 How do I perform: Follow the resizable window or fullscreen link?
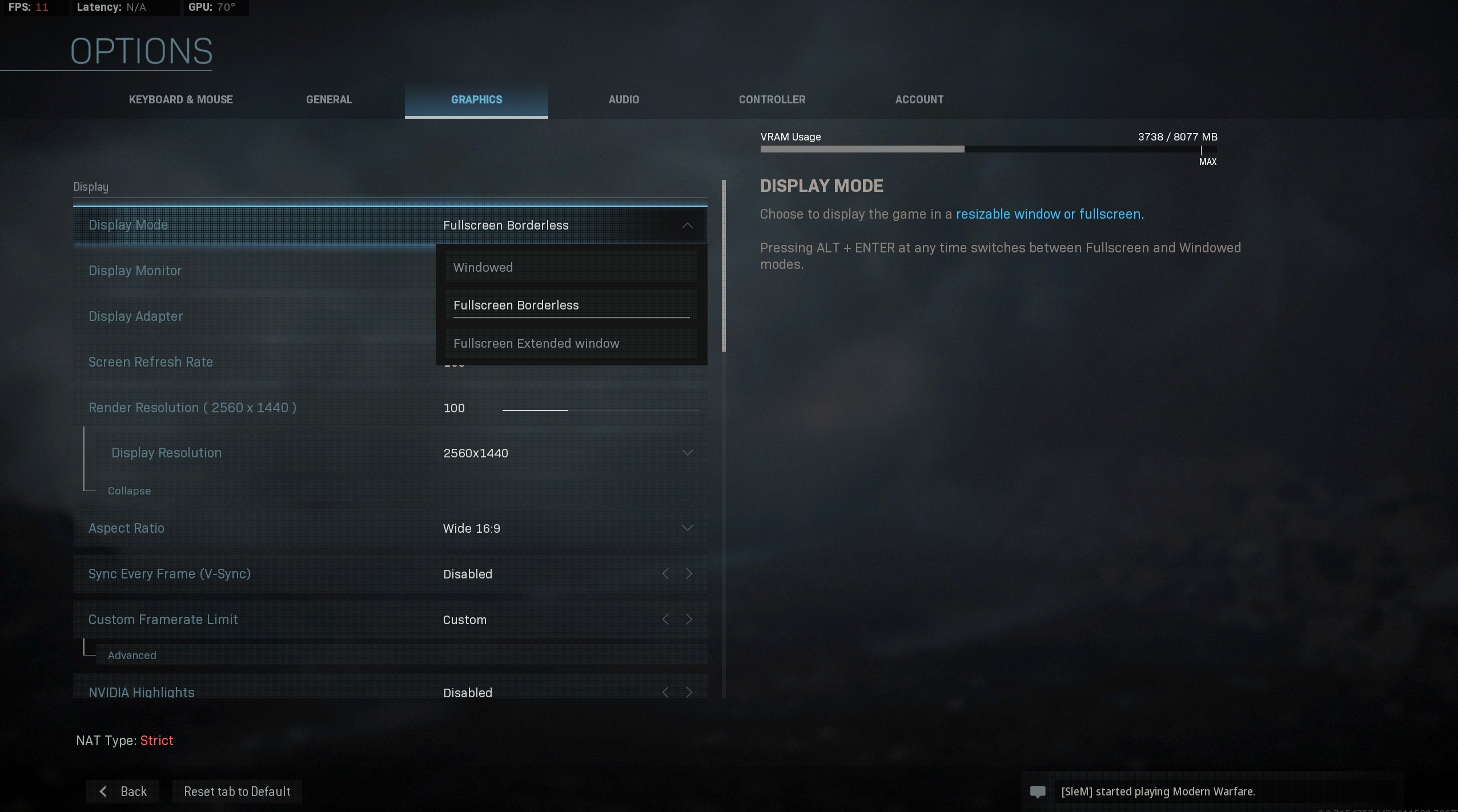click(1049, 214)
